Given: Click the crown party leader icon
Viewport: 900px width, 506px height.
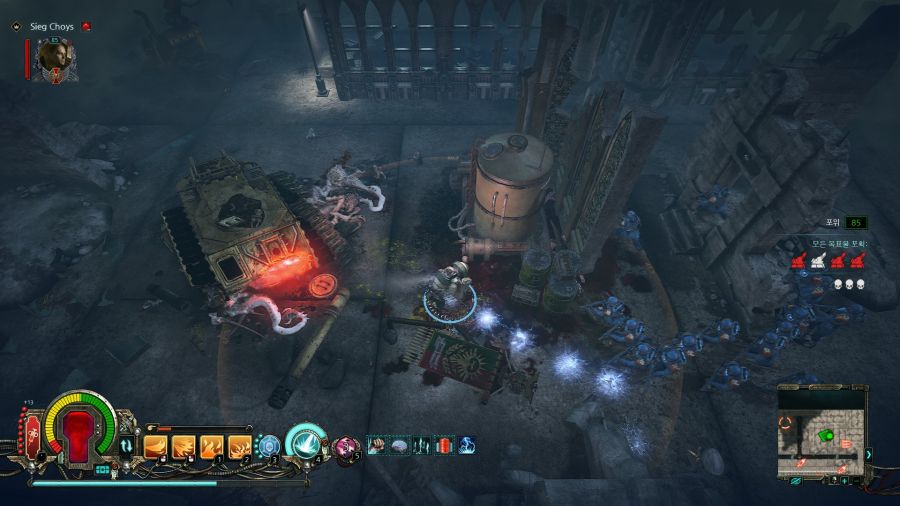Looking at the screenshot, I should [x=16, y=26].
